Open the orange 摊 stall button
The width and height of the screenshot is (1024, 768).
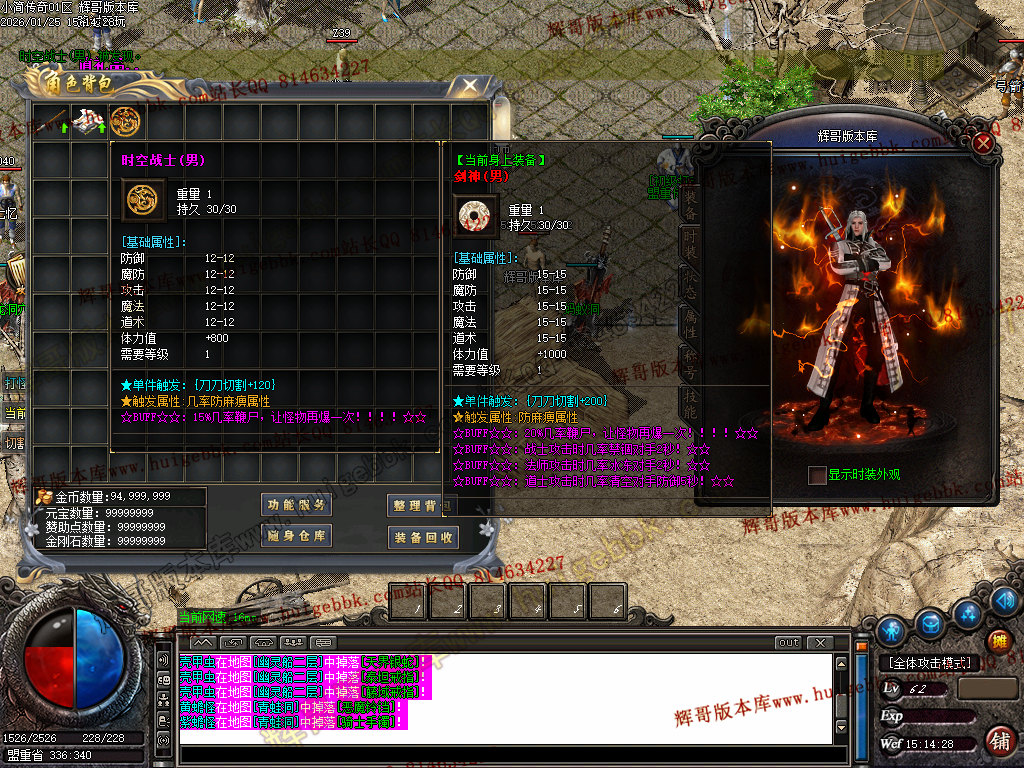[x=999, y=641]
